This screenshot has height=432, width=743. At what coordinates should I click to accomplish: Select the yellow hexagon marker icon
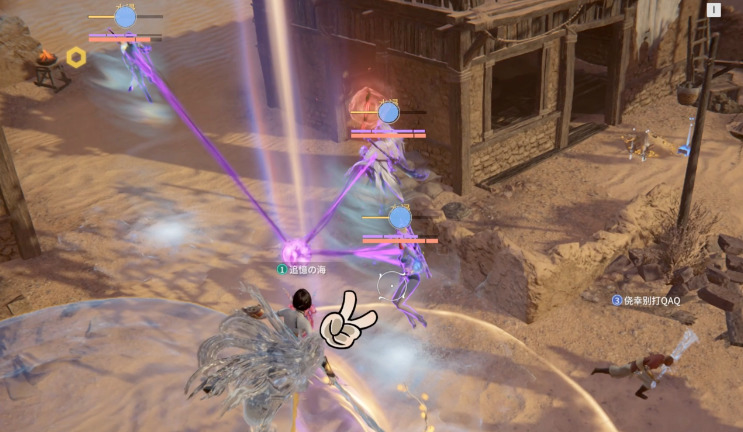(76, 57)
